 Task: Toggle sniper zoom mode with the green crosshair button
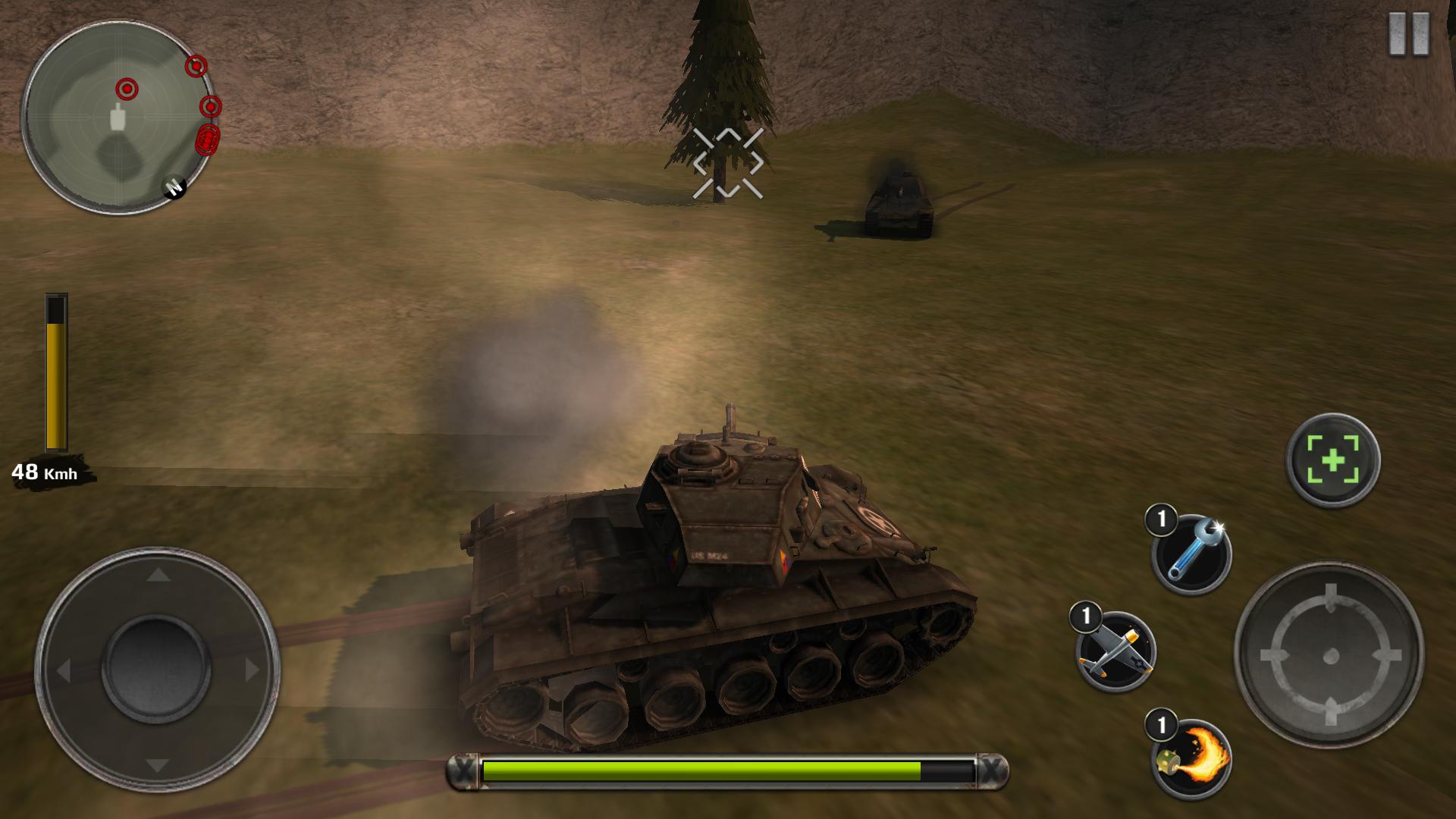(x=1332, y=460)
